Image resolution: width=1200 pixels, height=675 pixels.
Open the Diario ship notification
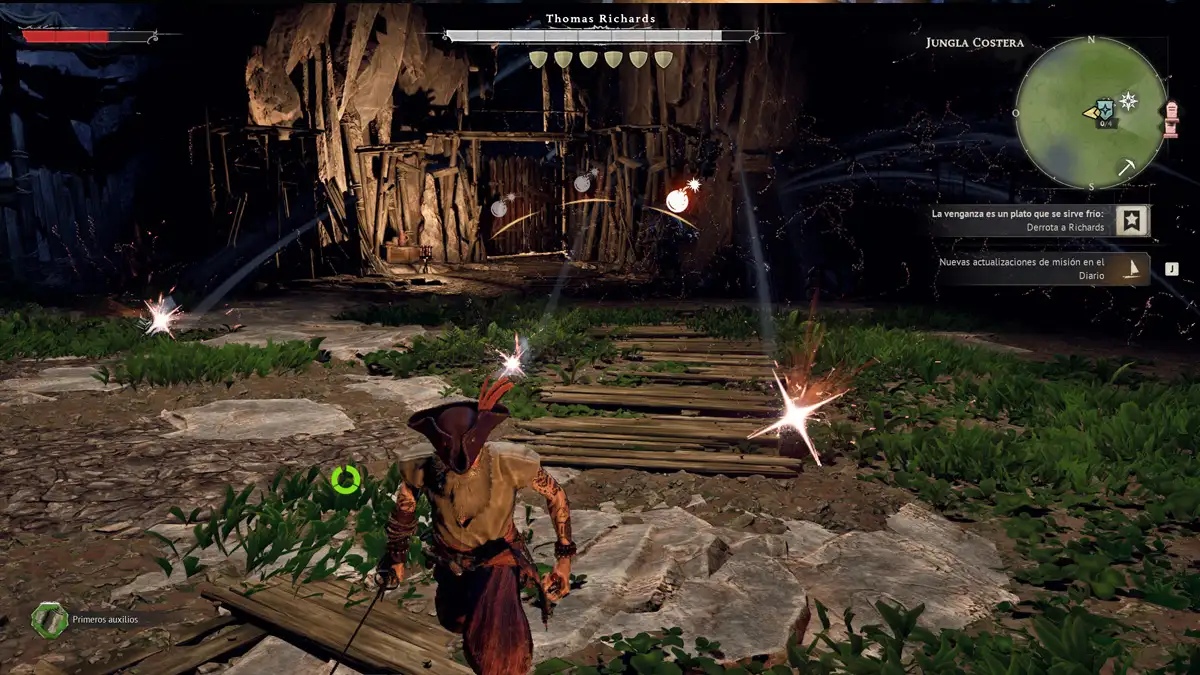(x=1133, y=268)
